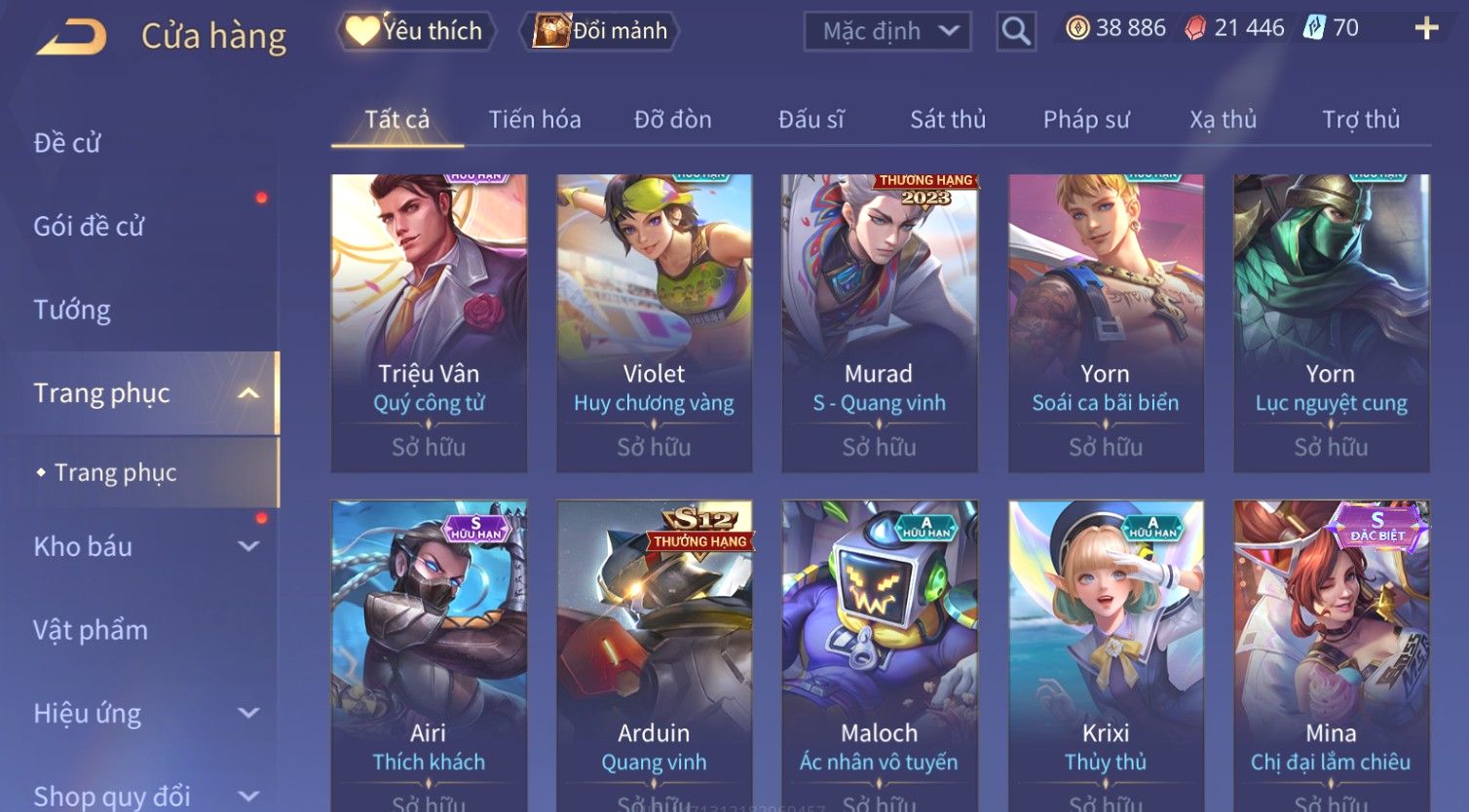Screen dimensions: 1469x812
Task: Go back using the return arrow
Action: (x=71, y=37)
